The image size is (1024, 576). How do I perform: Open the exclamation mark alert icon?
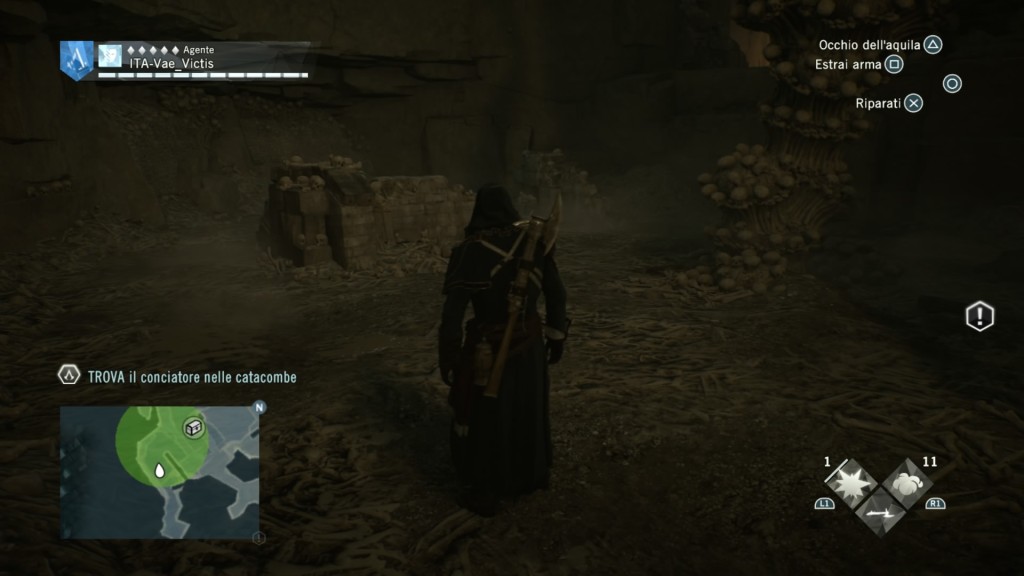click(x=979, y=317)
